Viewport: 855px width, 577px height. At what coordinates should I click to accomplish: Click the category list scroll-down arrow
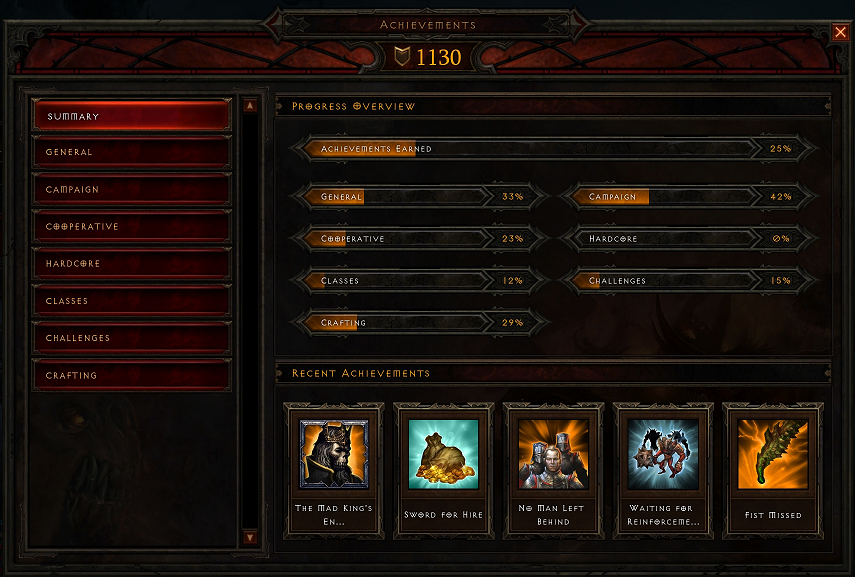tap(250, 538)
